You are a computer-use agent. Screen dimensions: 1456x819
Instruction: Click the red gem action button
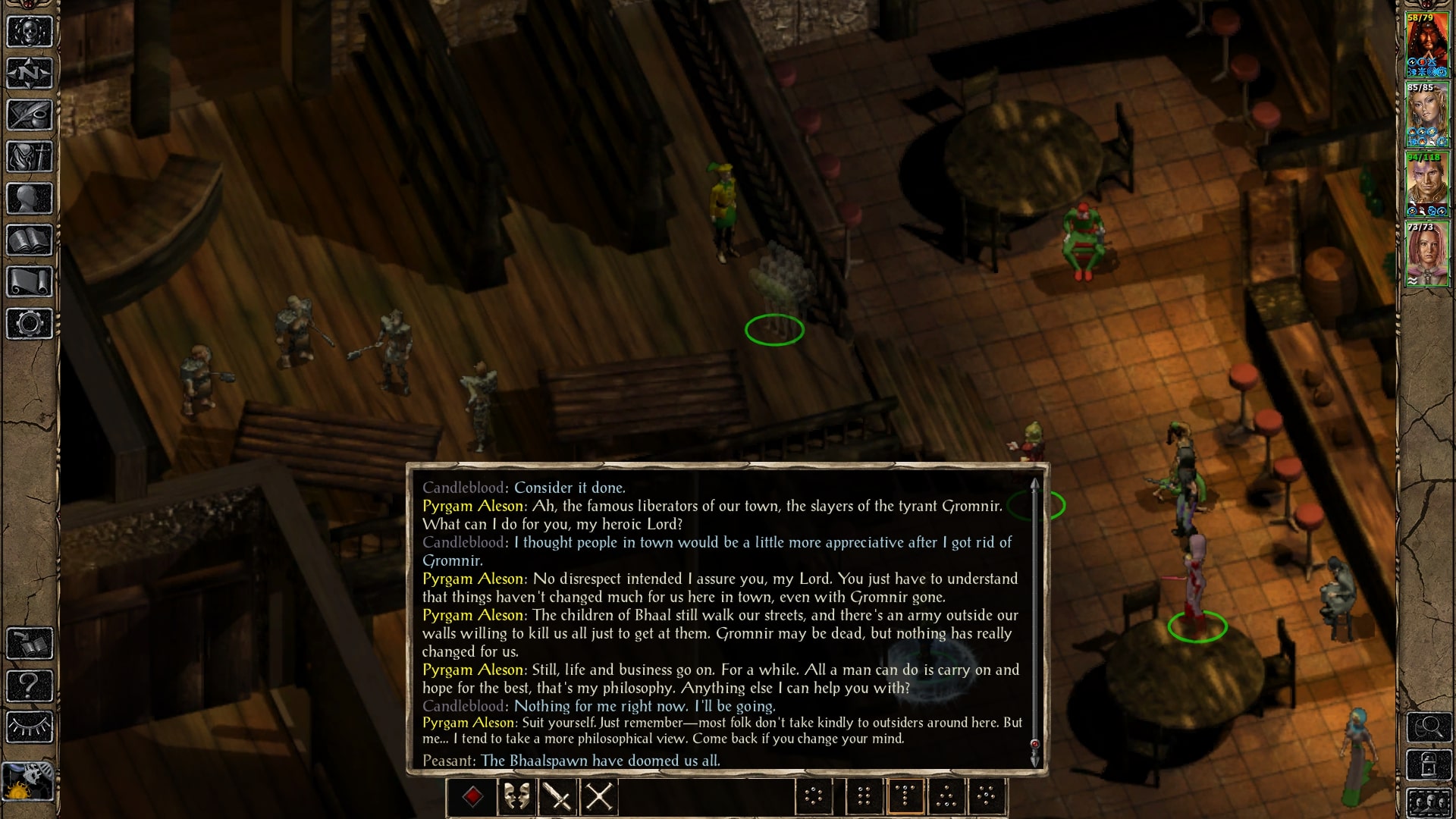click(473, 797)
